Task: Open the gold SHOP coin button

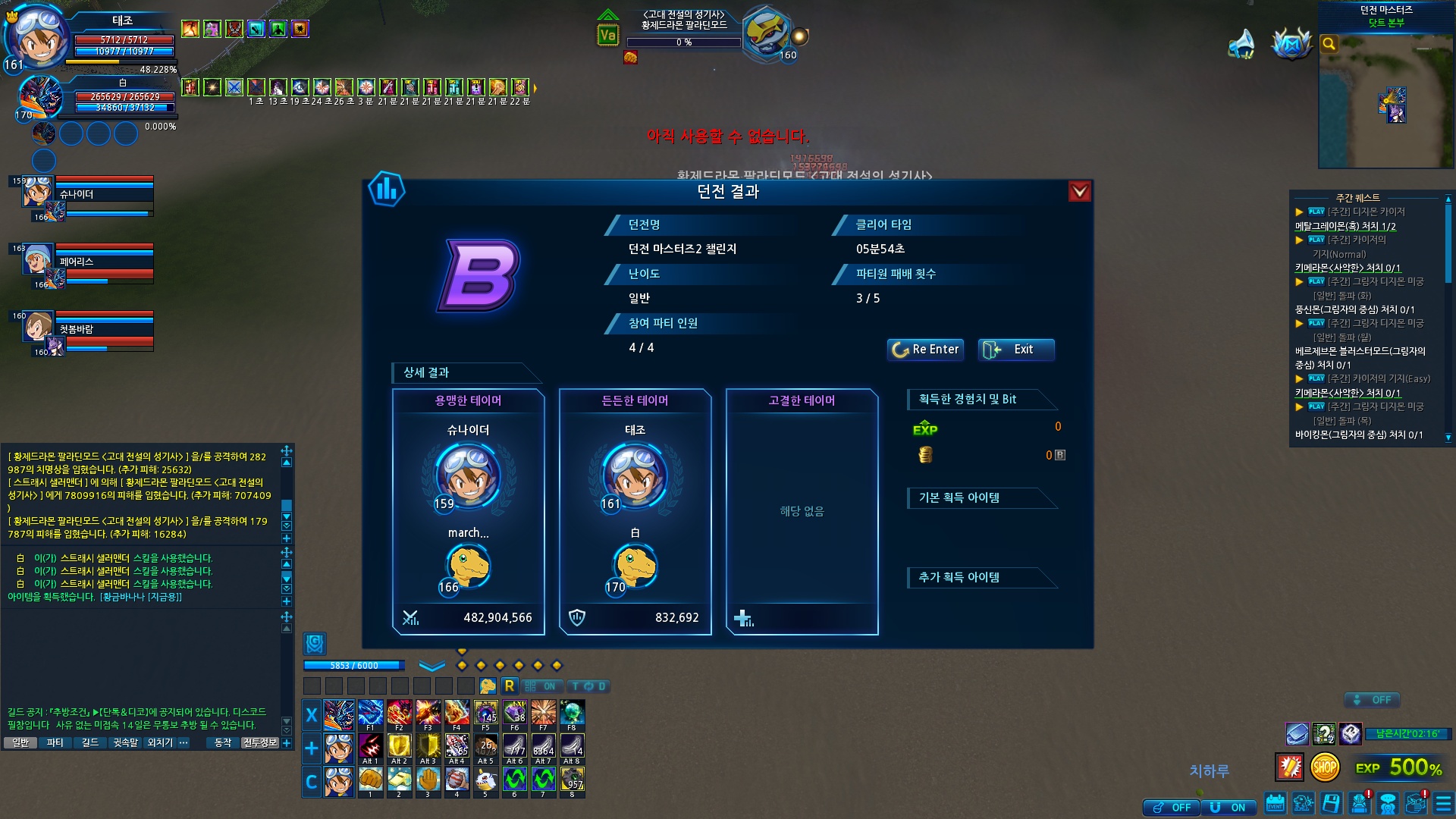Action: pos(1325,767)
